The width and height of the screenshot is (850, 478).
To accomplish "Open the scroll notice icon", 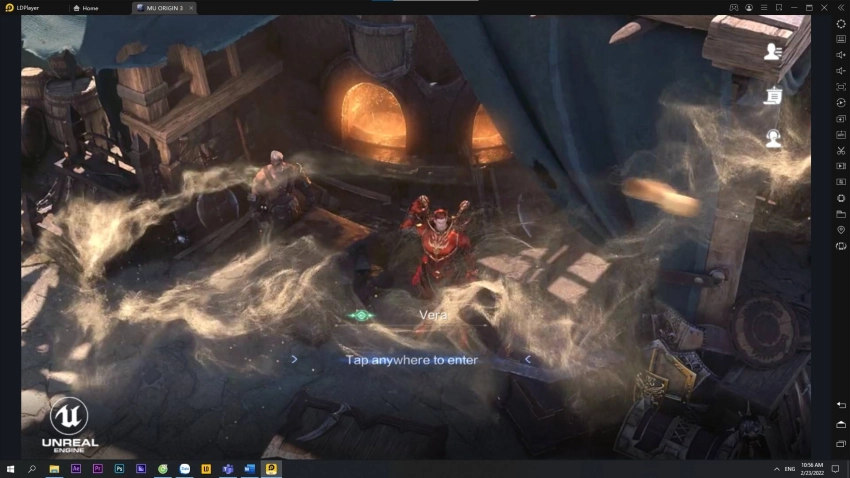I will click(x=773, y=96).
